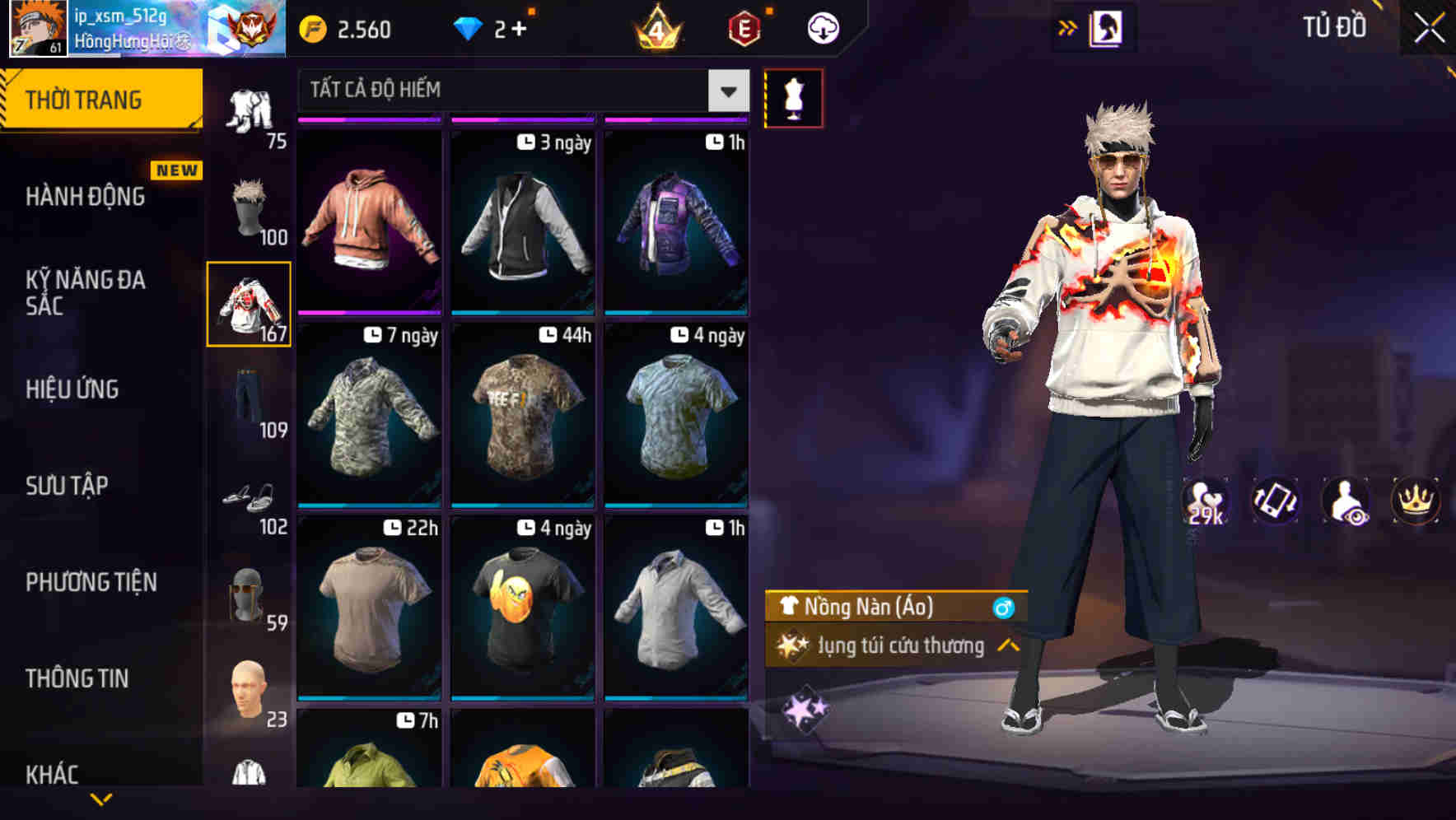Select the character portrait icon near Tủ Đồ
Screen dimensions: 1456x820
coord(1104,26)
